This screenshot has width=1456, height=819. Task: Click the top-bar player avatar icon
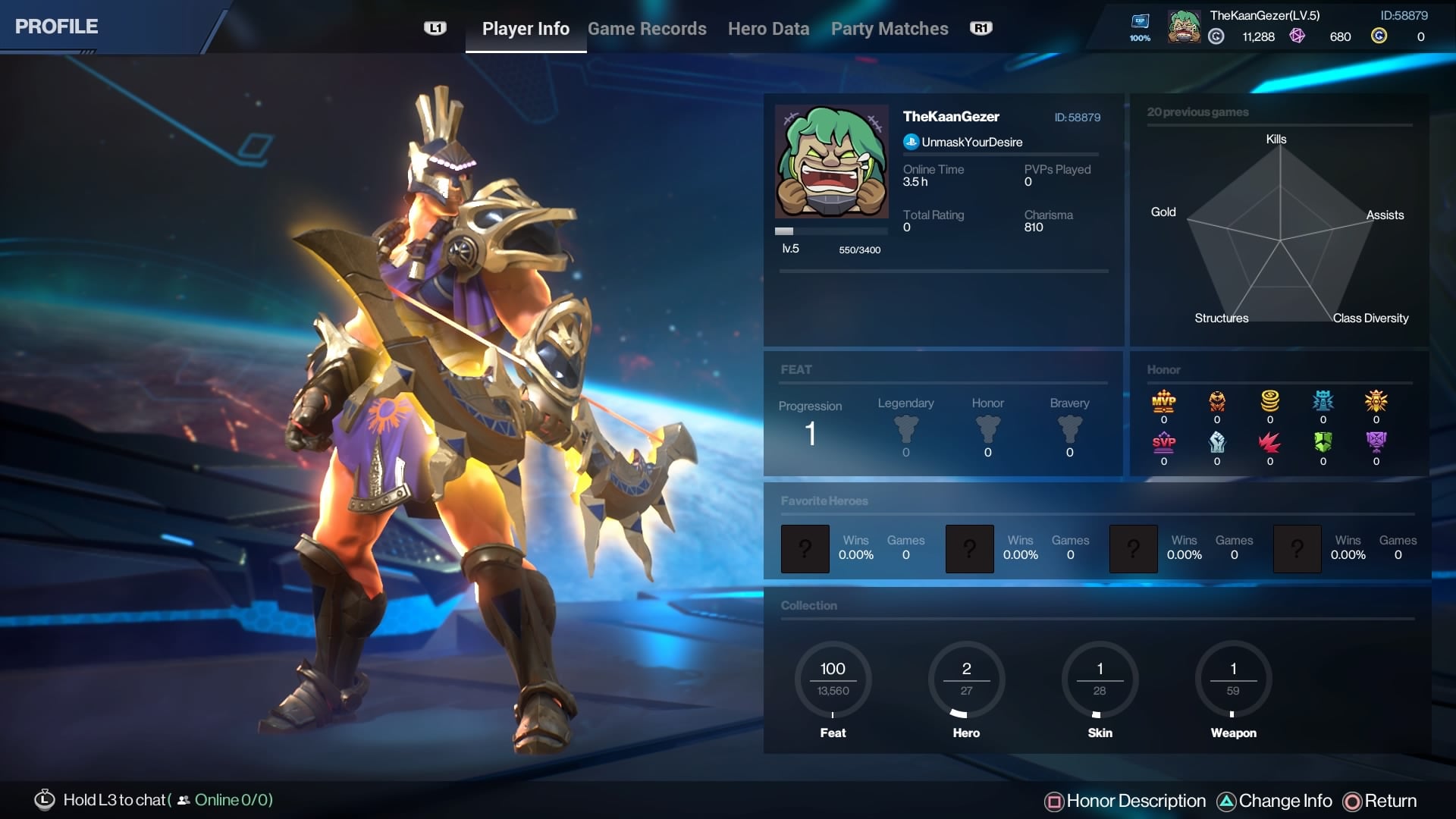[x=1184, y=27]
